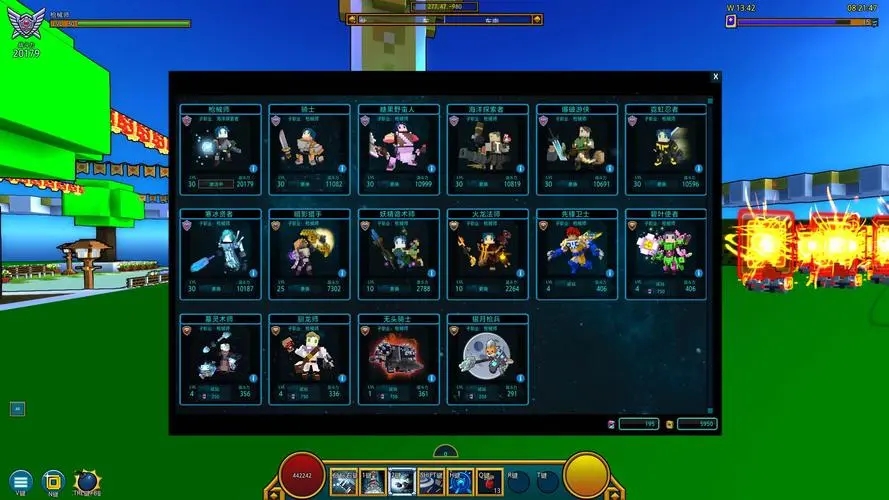The image size is (889, 500).
Task: Select the 霓虹忍者 (Neon Ninja) class card
Action: coord(665,147)
